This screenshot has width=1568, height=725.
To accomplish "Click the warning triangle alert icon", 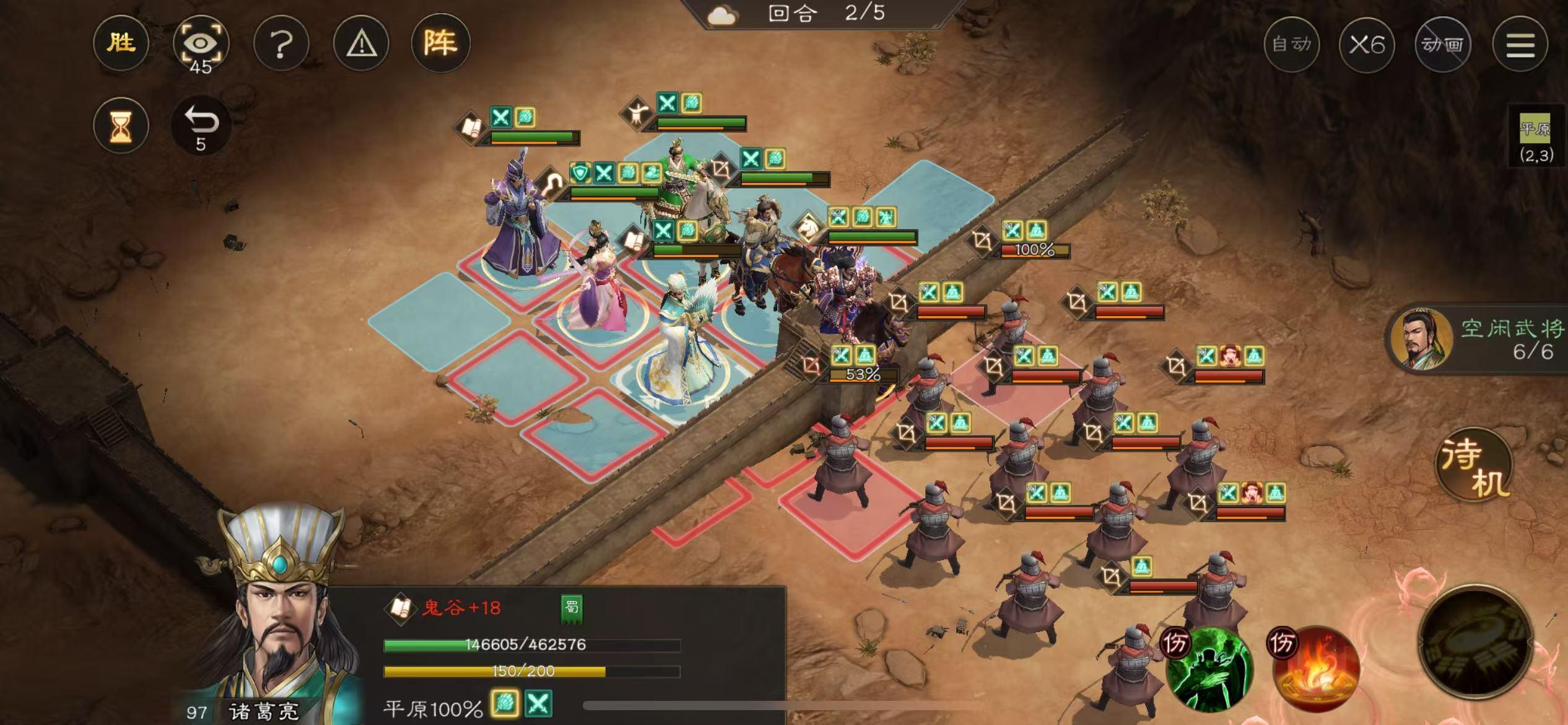I will [x=362, y=42].
